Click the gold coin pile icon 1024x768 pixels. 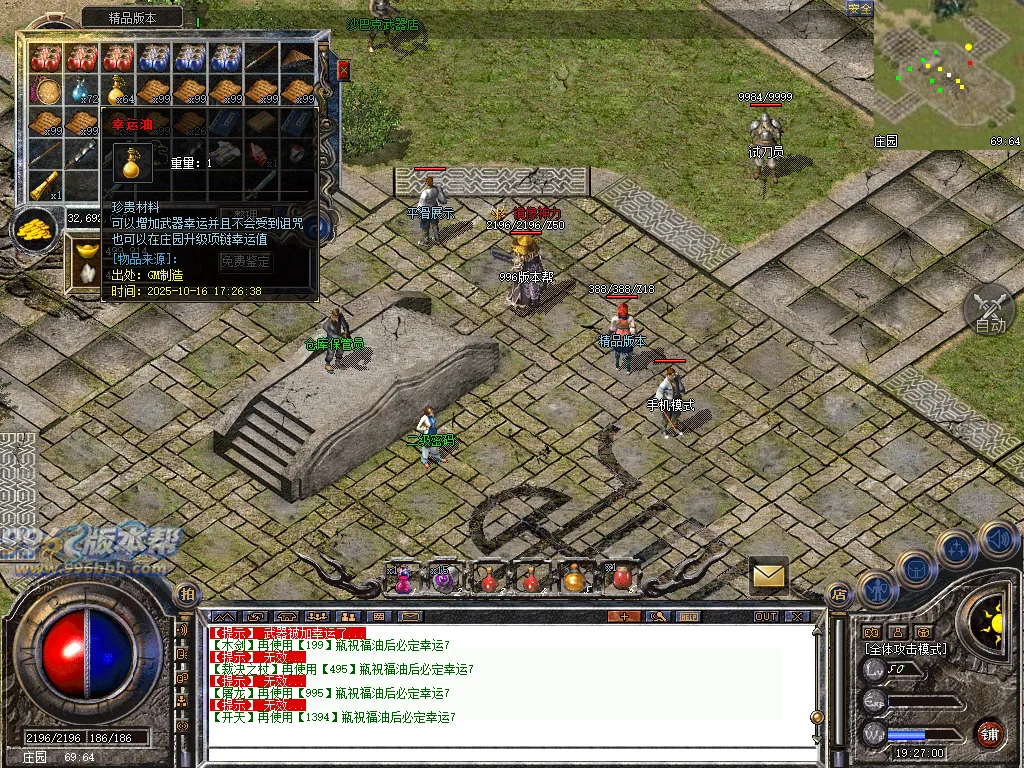pyautogui.click(x=36, y=229)
